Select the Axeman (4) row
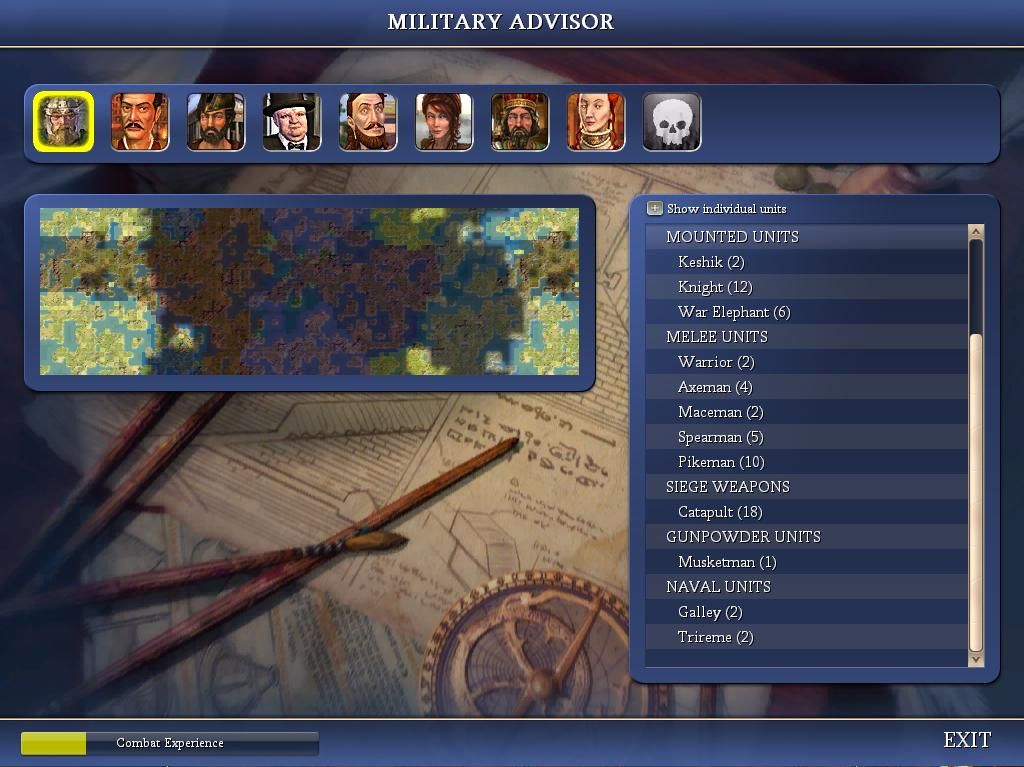 coord(715,387)
